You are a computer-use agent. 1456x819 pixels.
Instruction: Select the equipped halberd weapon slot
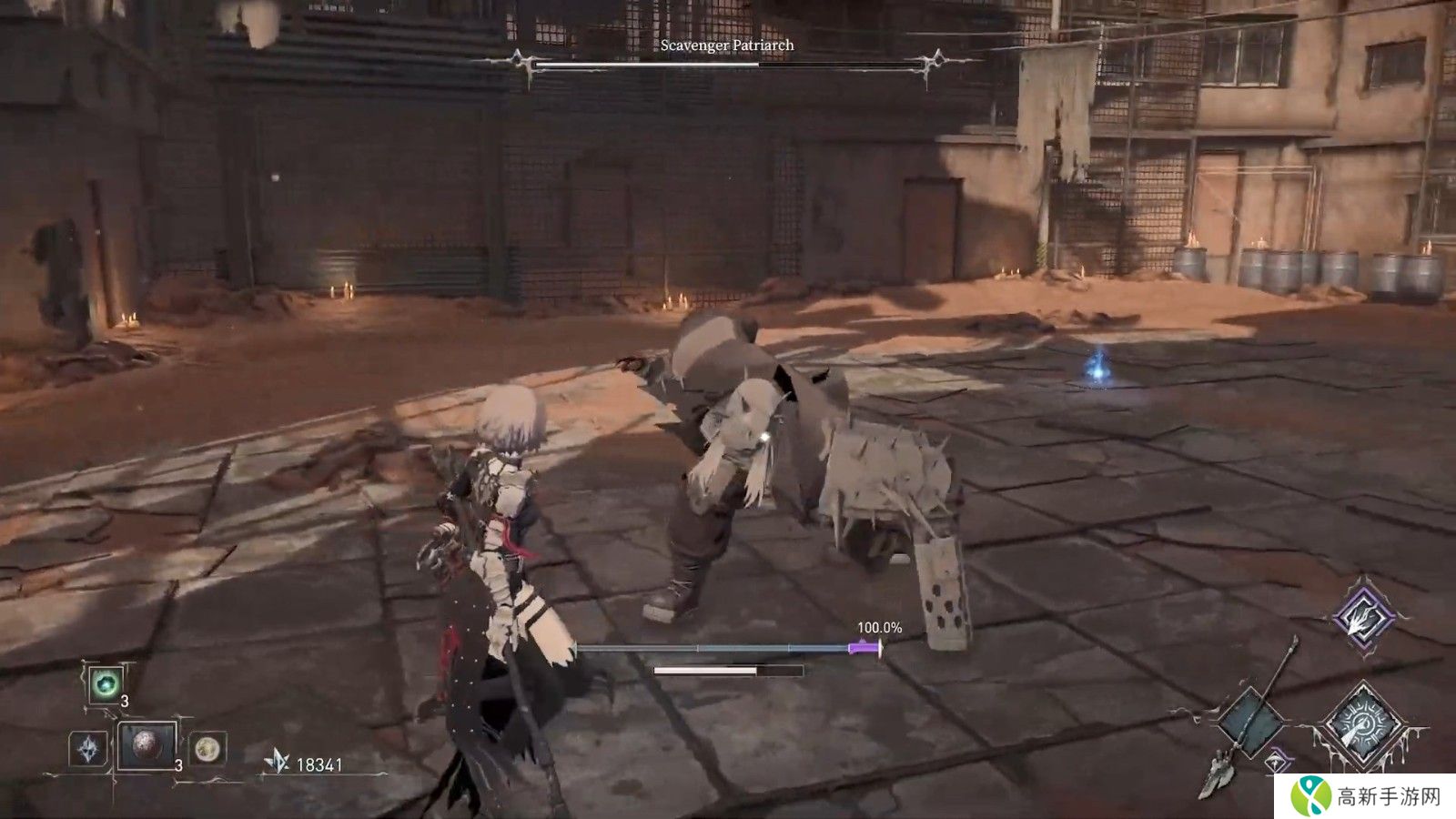1250,721
